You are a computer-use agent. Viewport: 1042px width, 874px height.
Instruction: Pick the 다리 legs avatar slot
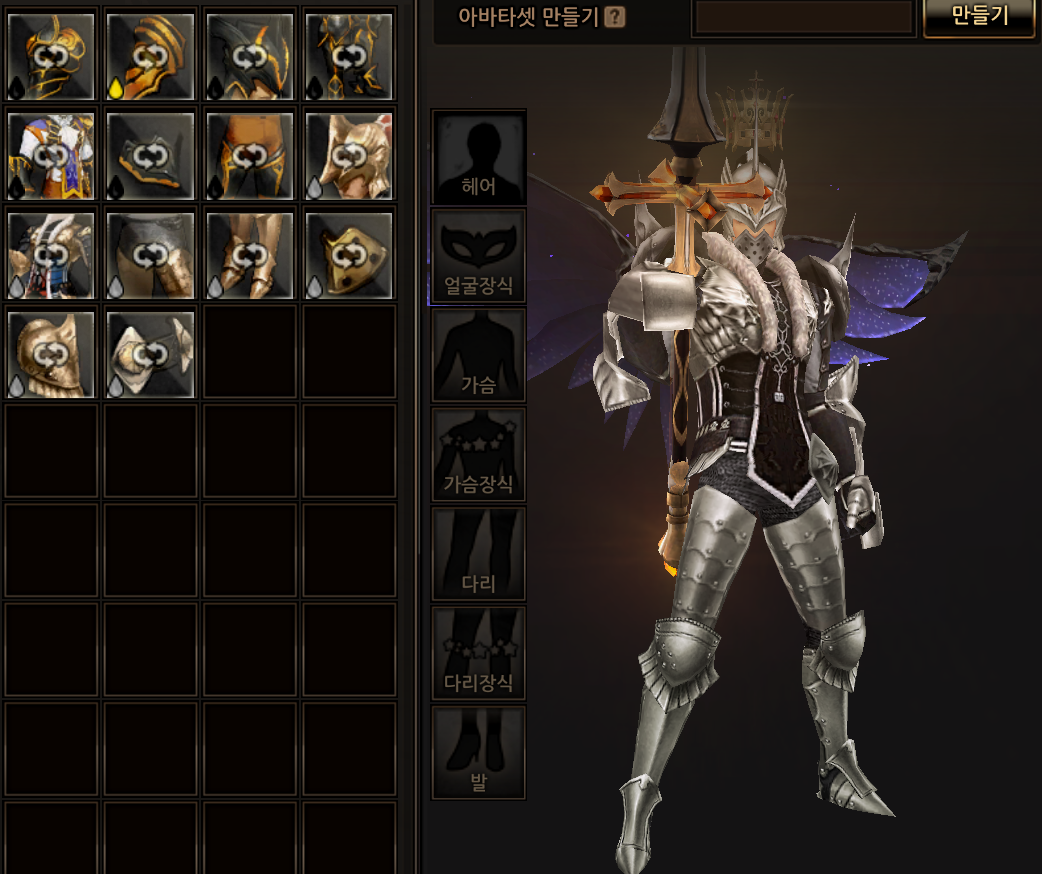click(479, 553)
